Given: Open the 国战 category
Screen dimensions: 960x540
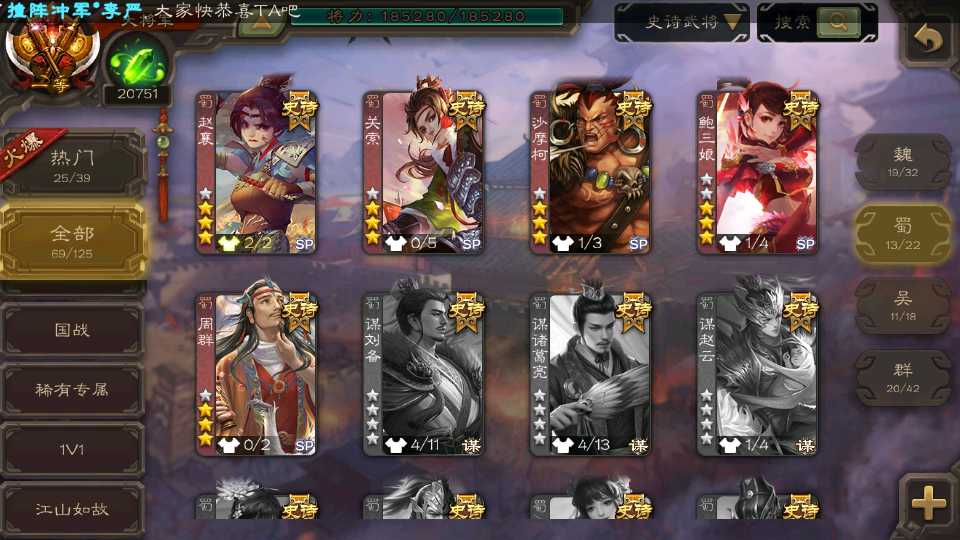Looking at the screenshot, I should pos(72,329).
